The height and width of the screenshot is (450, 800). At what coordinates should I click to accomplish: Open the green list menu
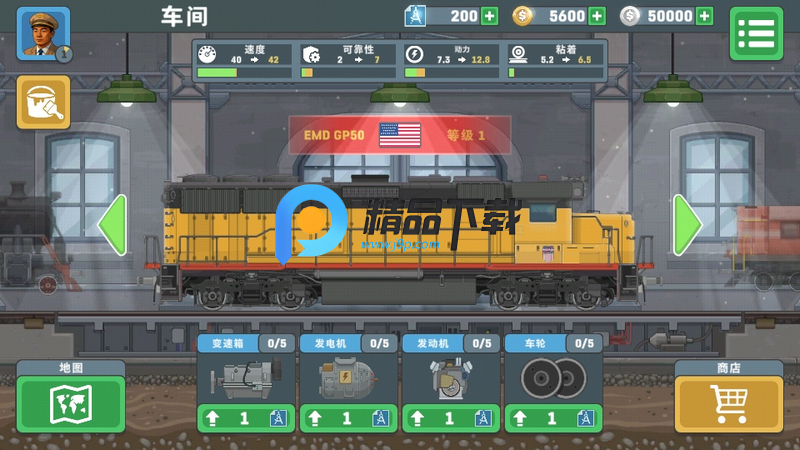[x=756, y=34]
